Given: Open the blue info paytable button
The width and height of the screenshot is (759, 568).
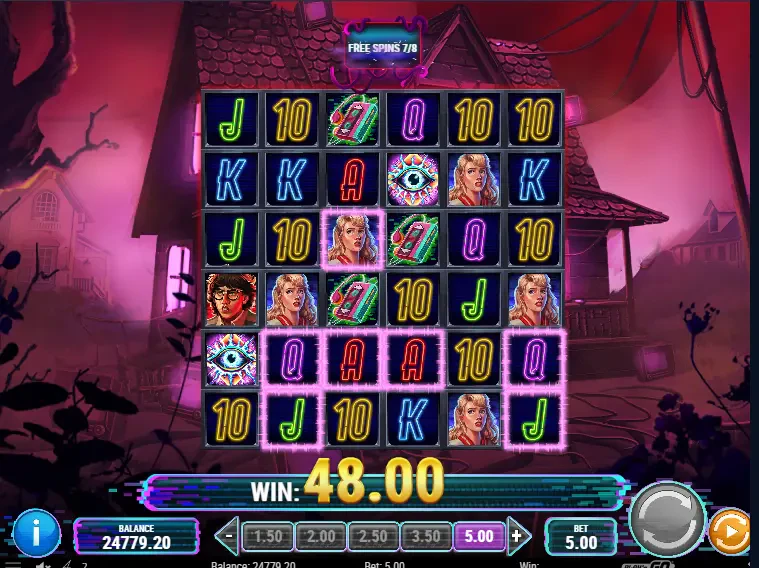Looking at the screenshot, I should [x=36, y=531].
